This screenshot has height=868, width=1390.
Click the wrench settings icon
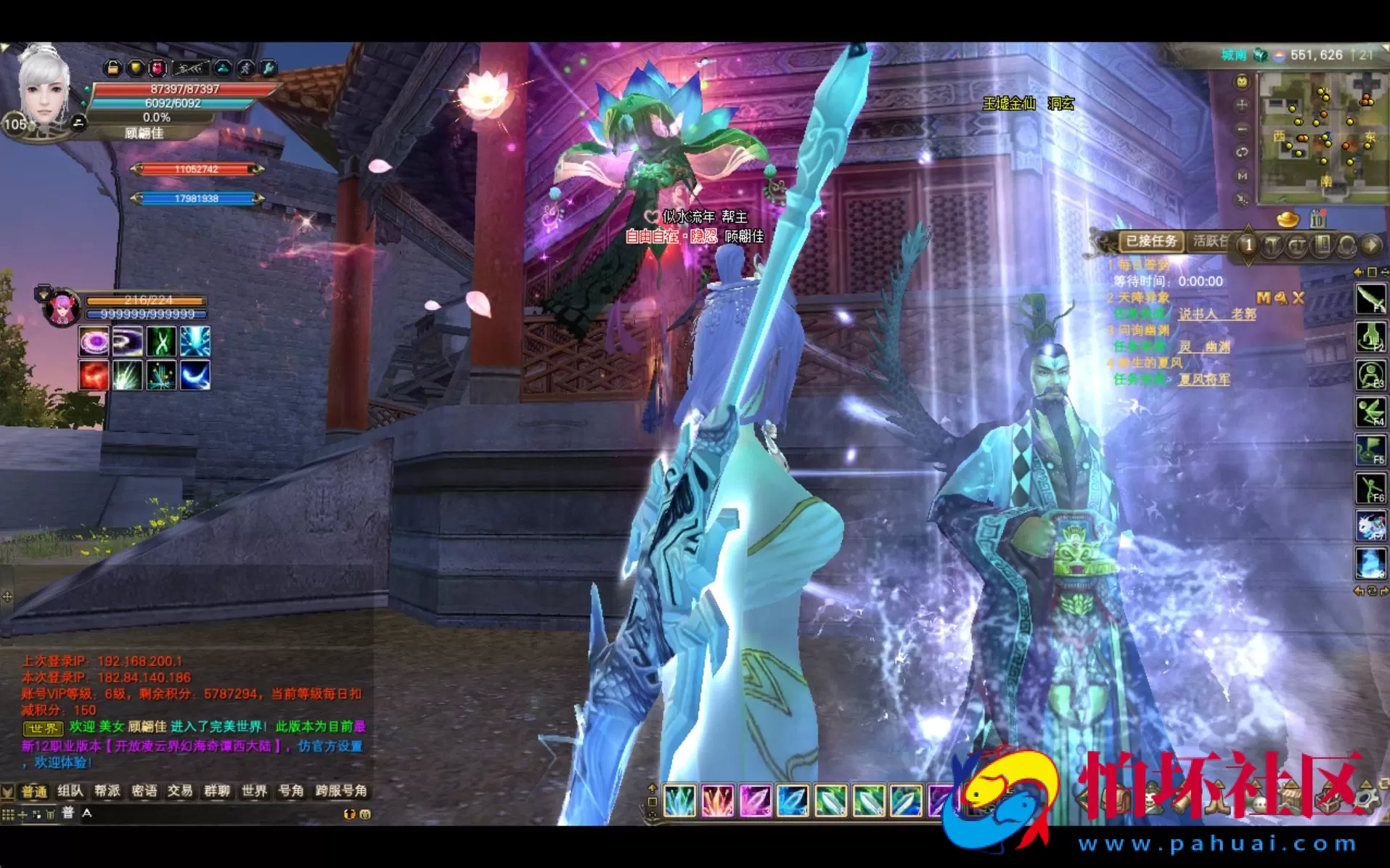[269, 68]
